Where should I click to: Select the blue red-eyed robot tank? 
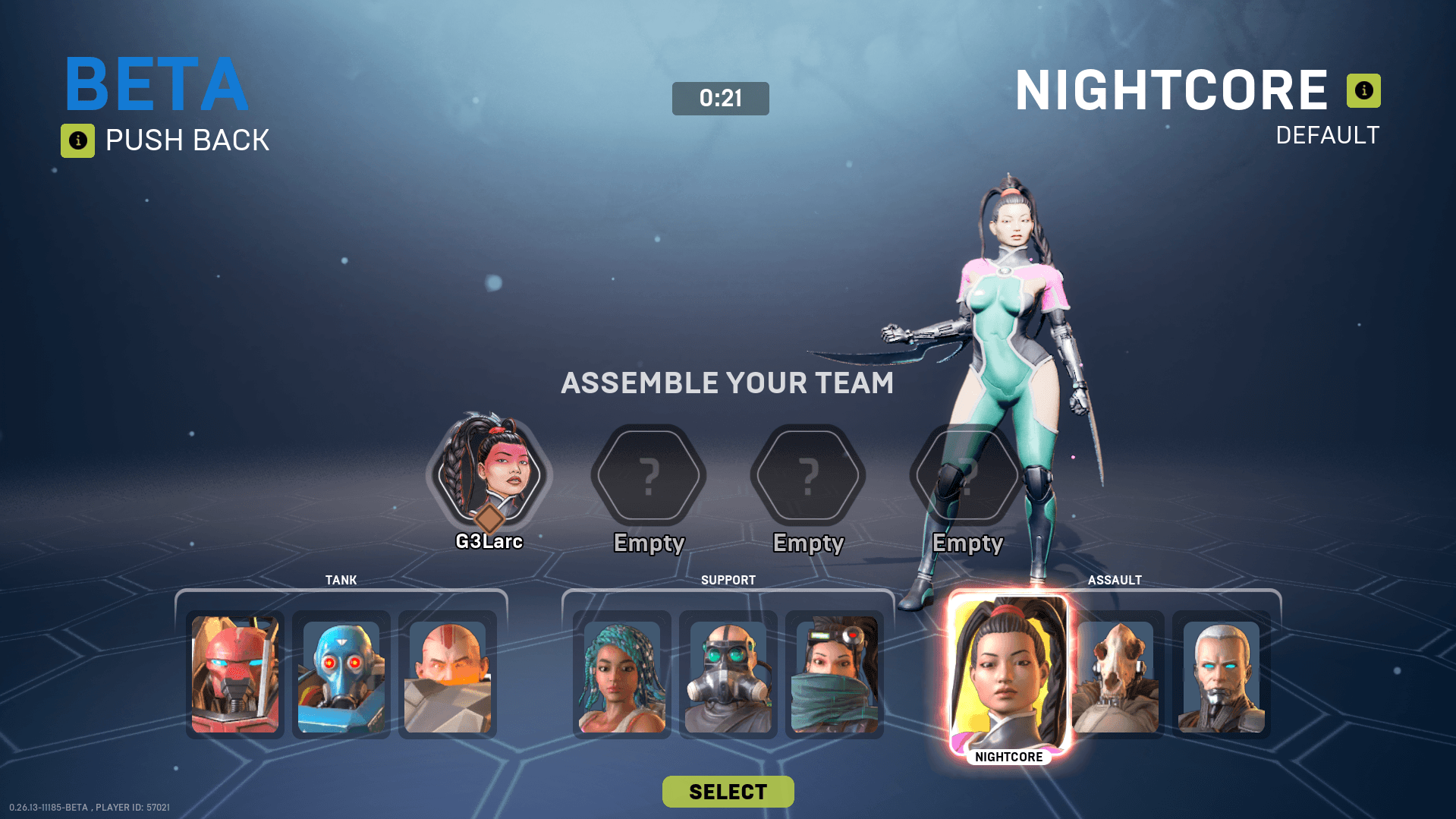(341, 675)
